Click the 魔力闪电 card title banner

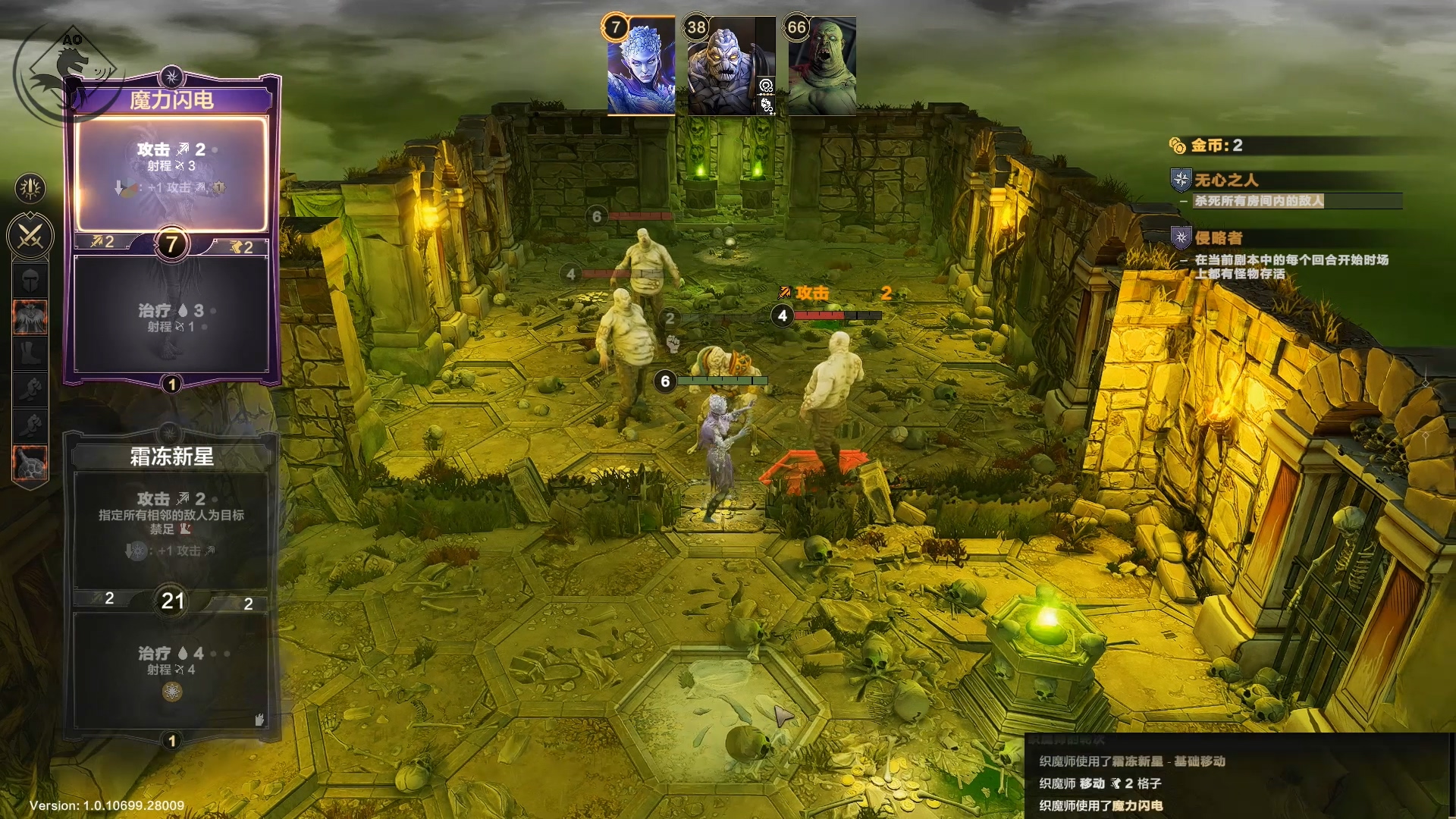[x=171, y=100]
